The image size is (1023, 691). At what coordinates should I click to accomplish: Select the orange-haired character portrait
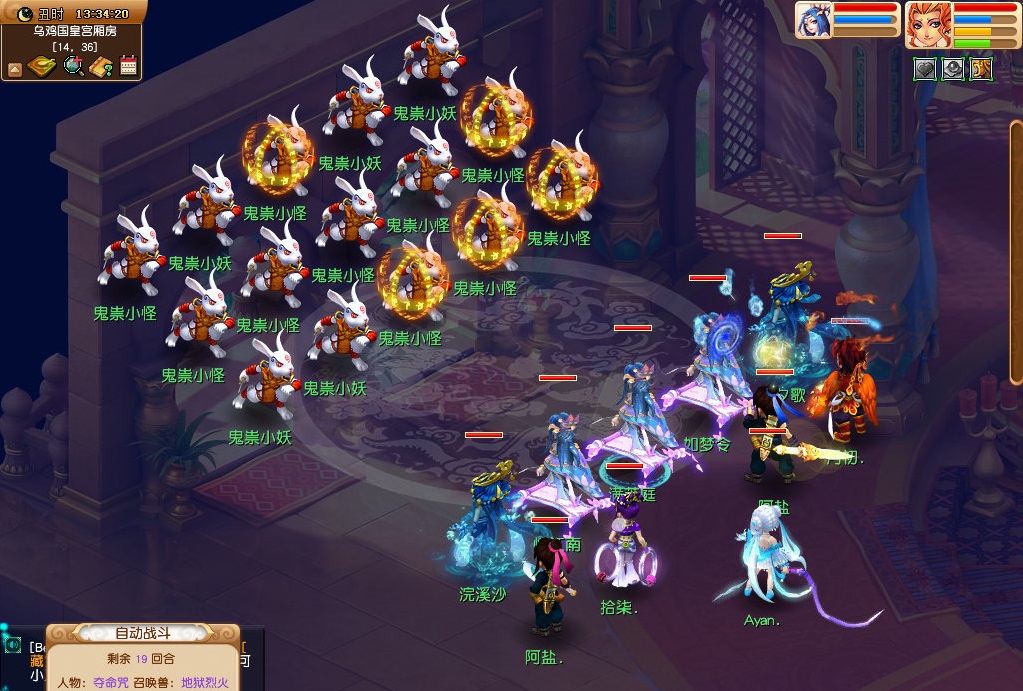click(927, 24)
